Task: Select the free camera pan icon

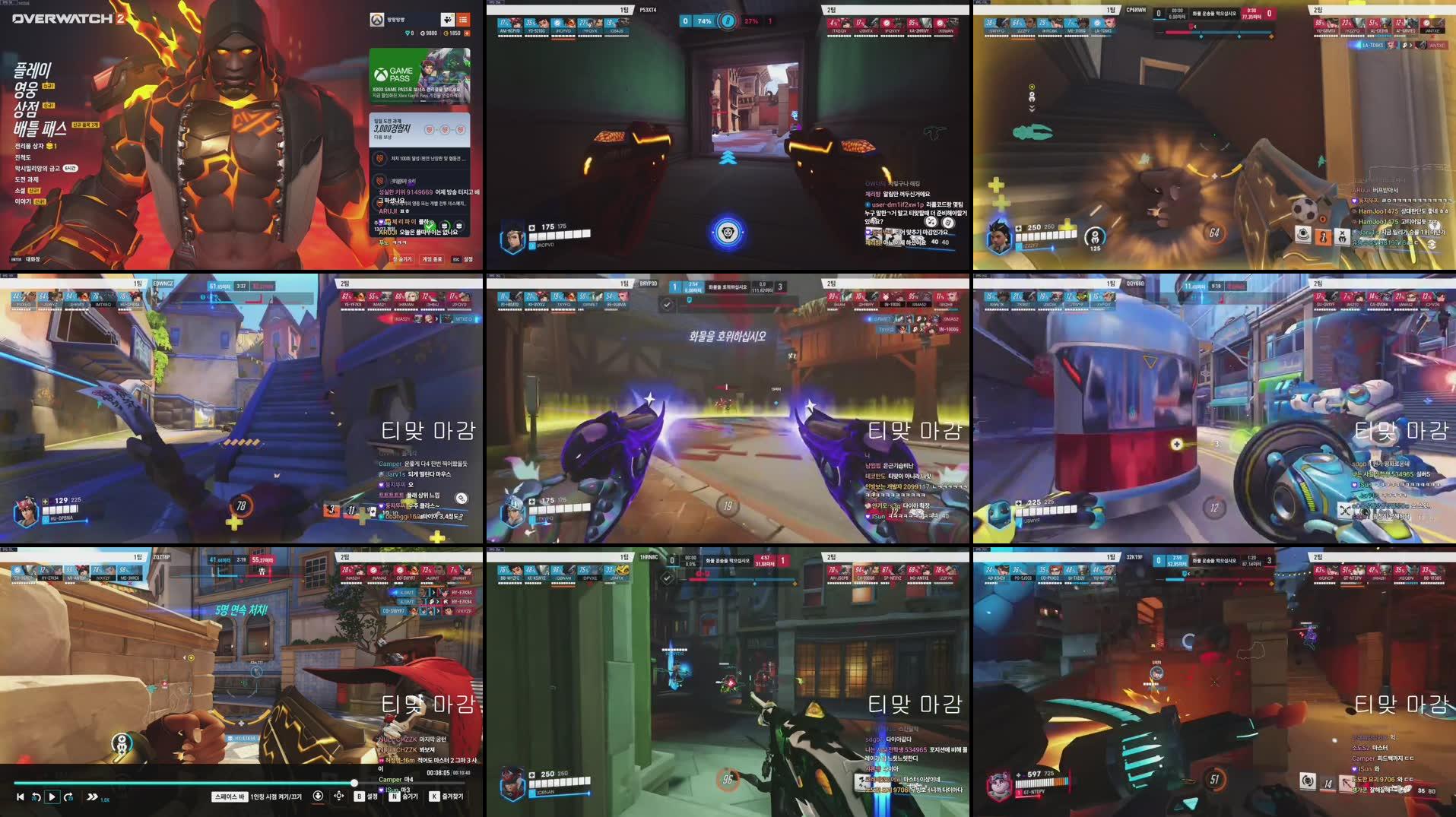Action: 339,796
